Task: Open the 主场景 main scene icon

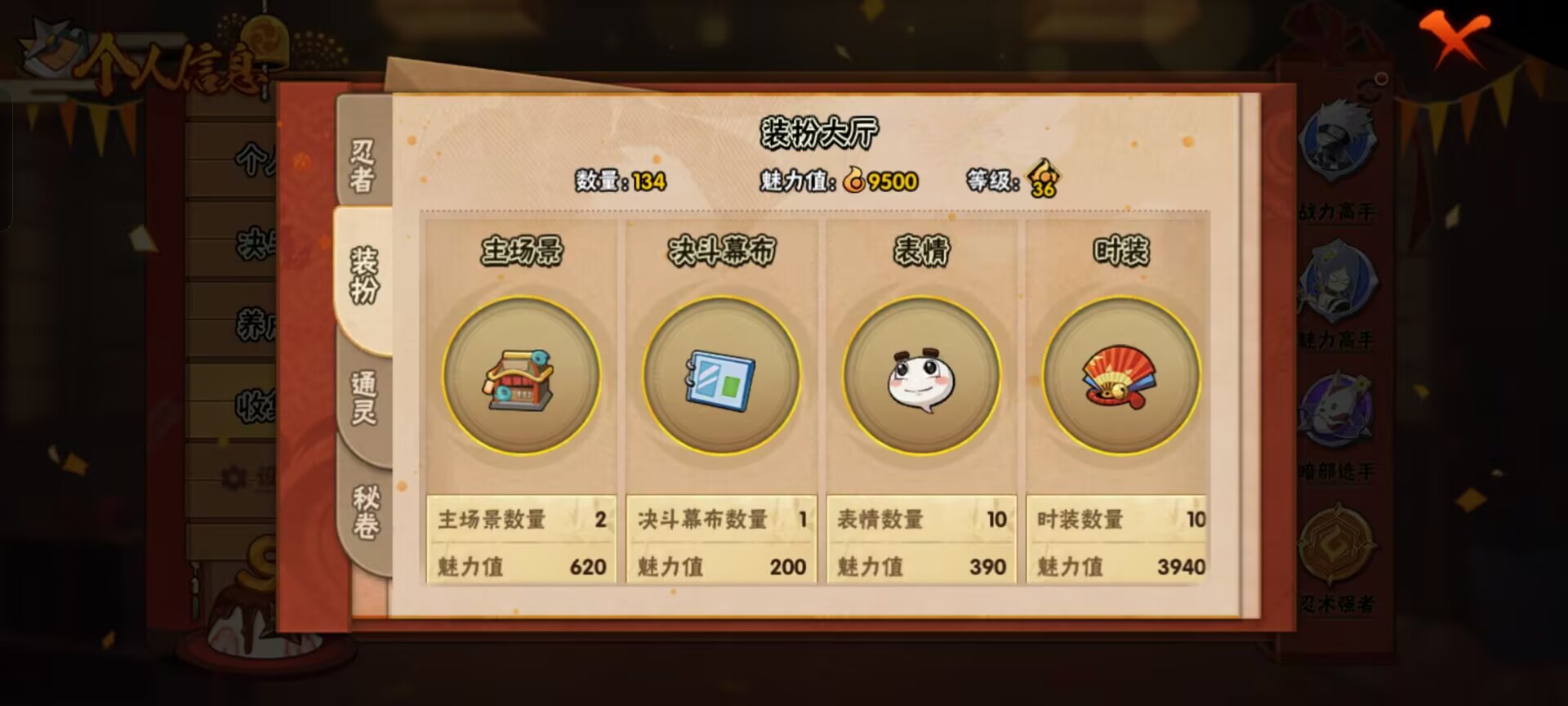Action: pos(520,378)
